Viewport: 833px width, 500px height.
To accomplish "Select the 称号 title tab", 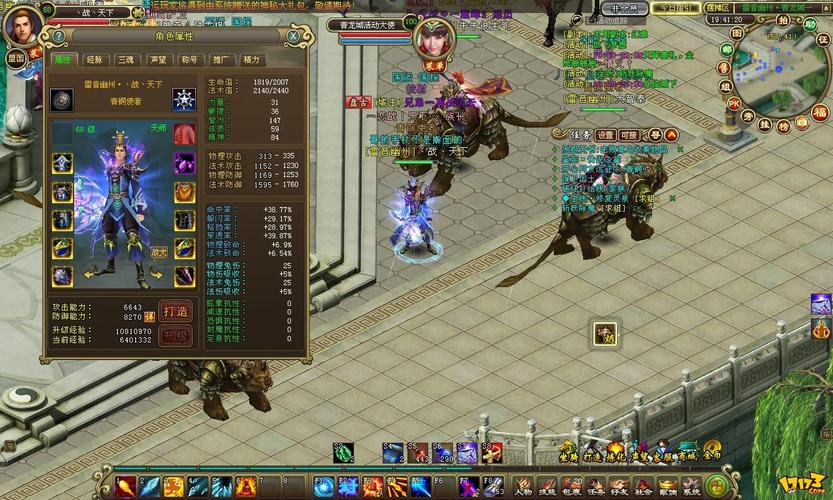I will tap(189, 60).
